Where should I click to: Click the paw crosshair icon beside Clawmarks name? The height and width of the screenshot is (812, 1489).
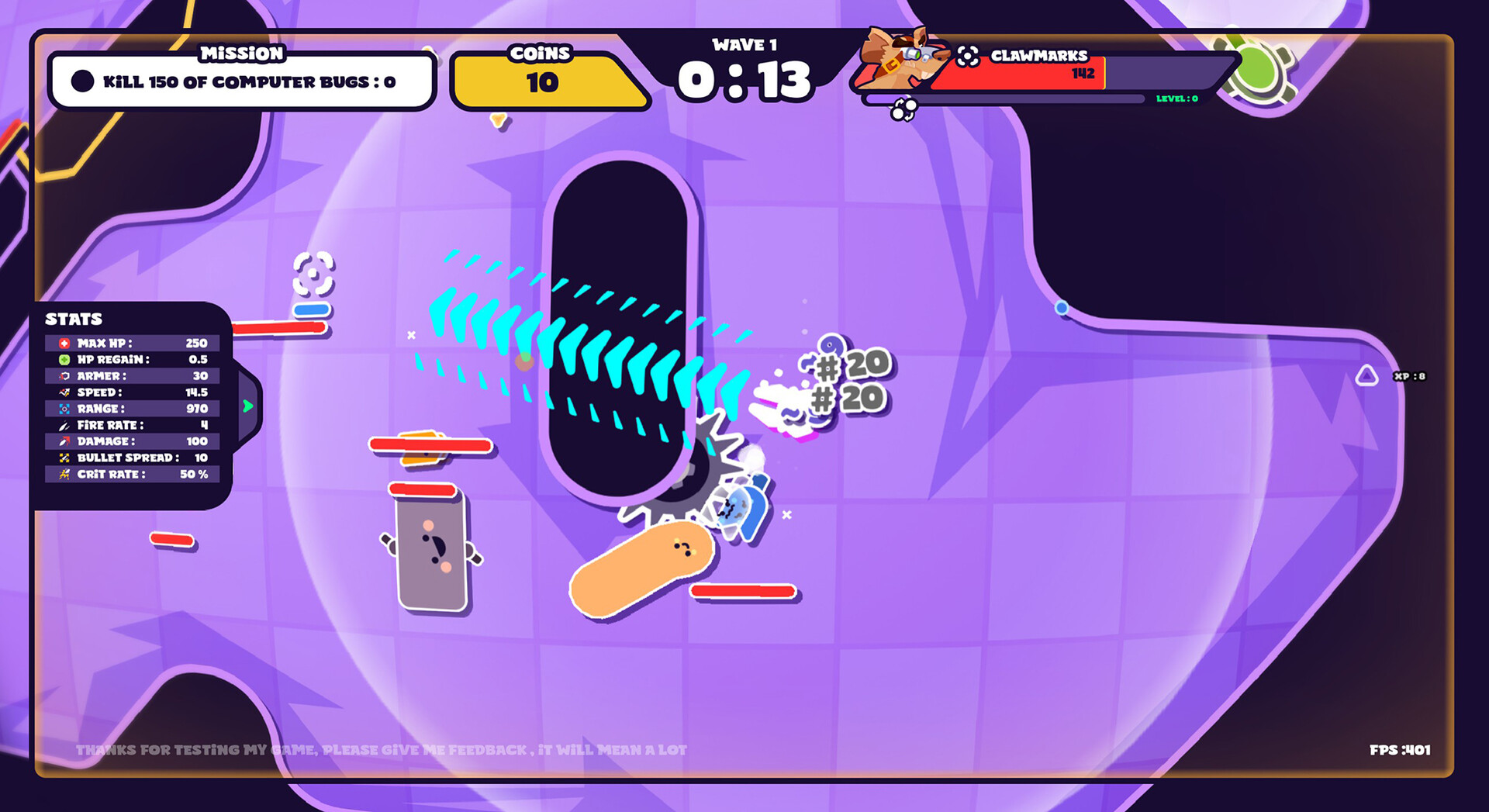[x=966, y=57]
